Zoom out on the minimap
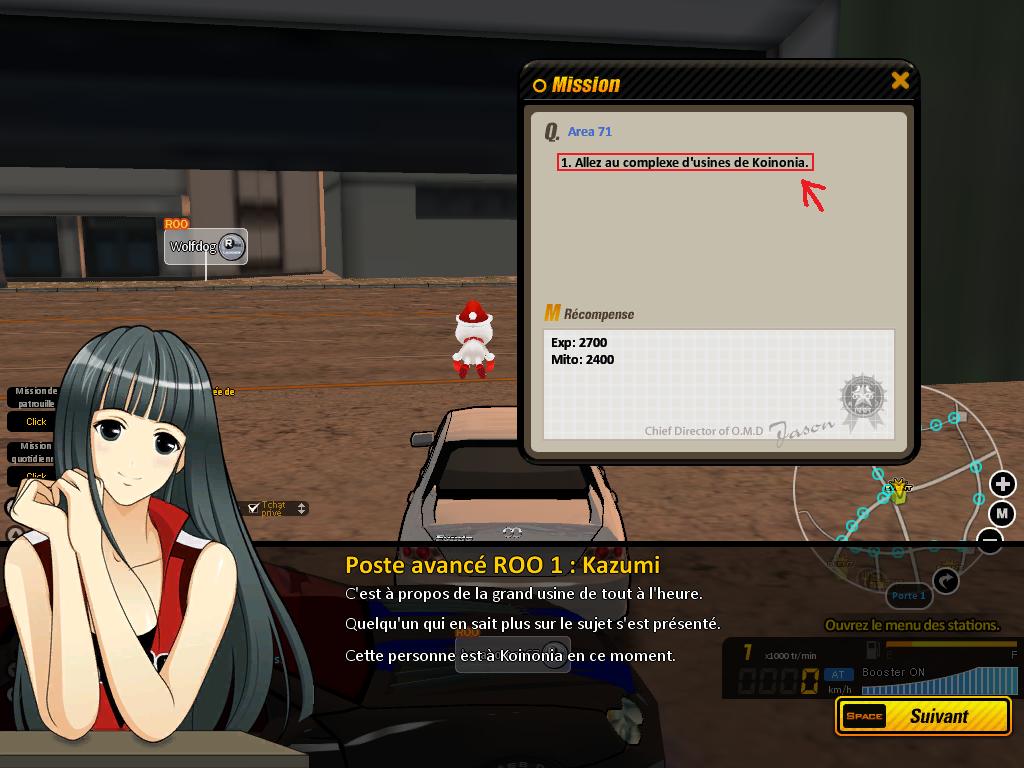The image size is (1024, 768). [990, 541]
